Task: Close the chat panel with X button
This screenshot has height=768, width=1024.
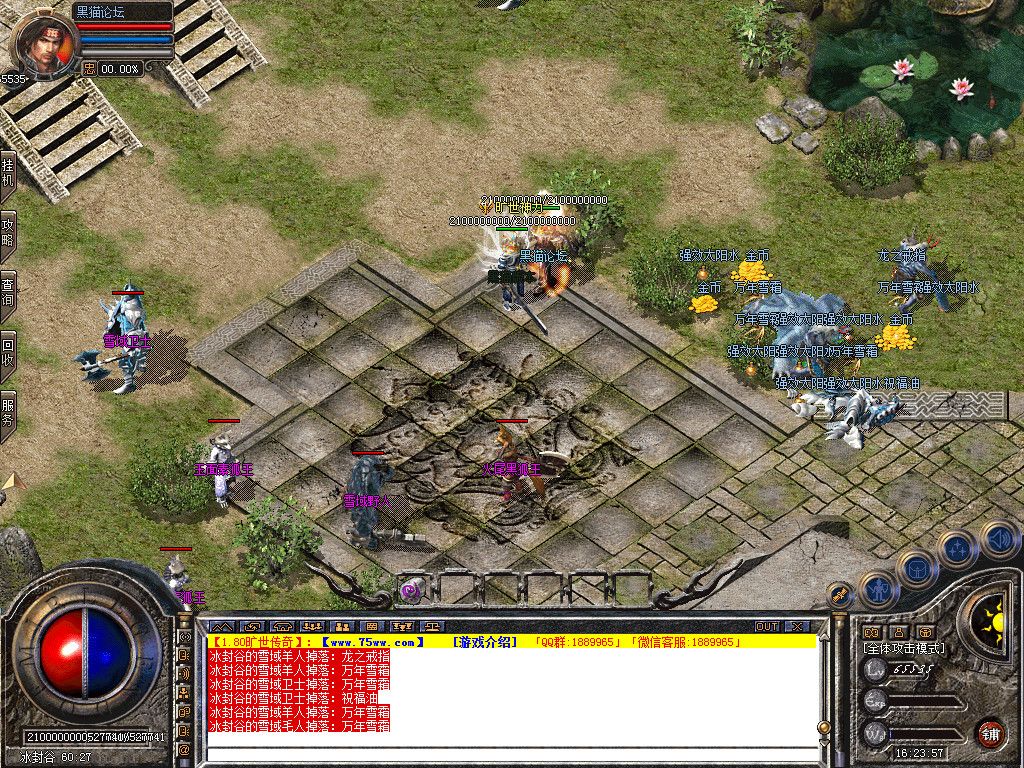Action: click(797, 626)
